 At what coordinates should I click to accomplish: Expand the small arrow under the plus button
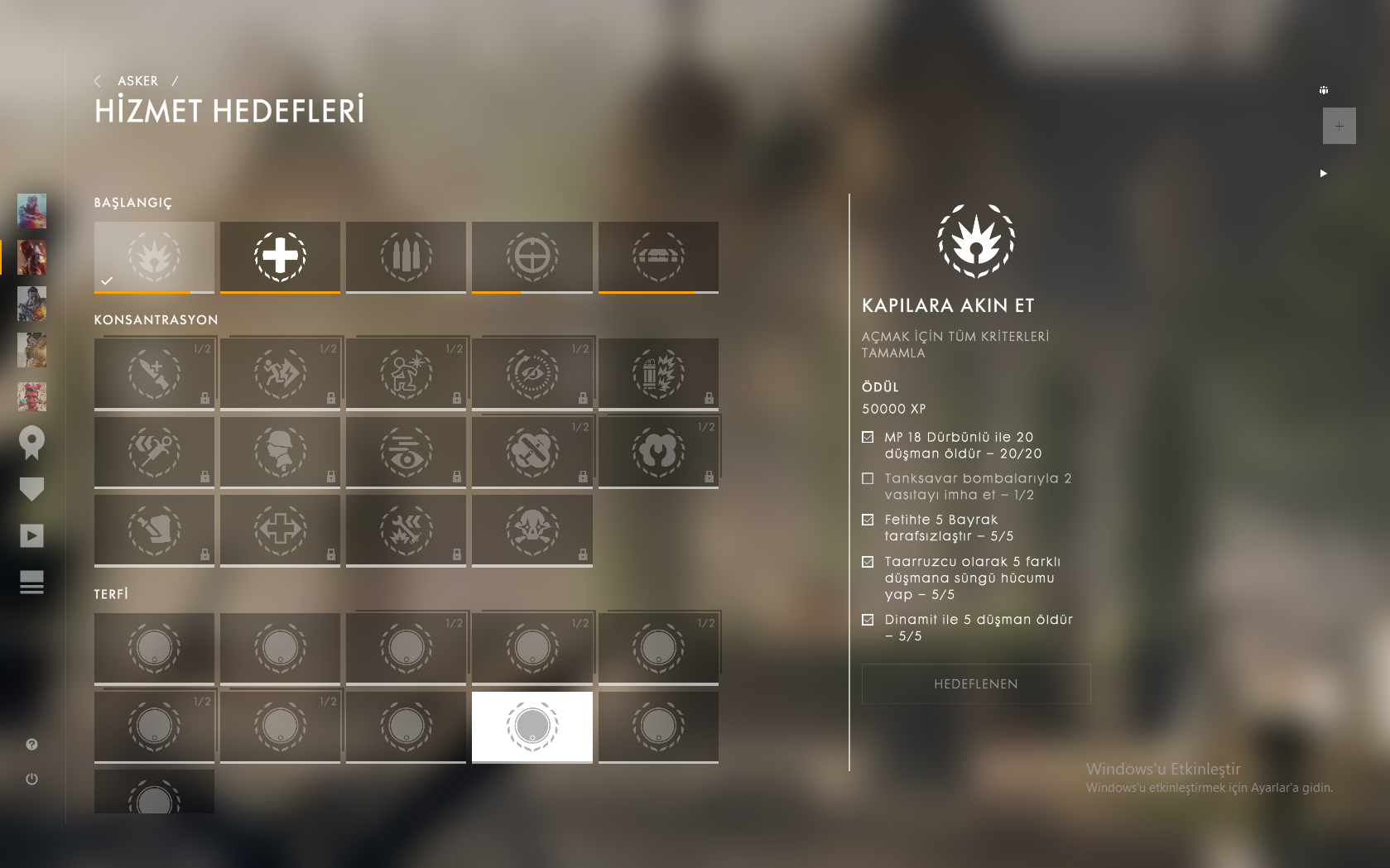(1323, 173)
